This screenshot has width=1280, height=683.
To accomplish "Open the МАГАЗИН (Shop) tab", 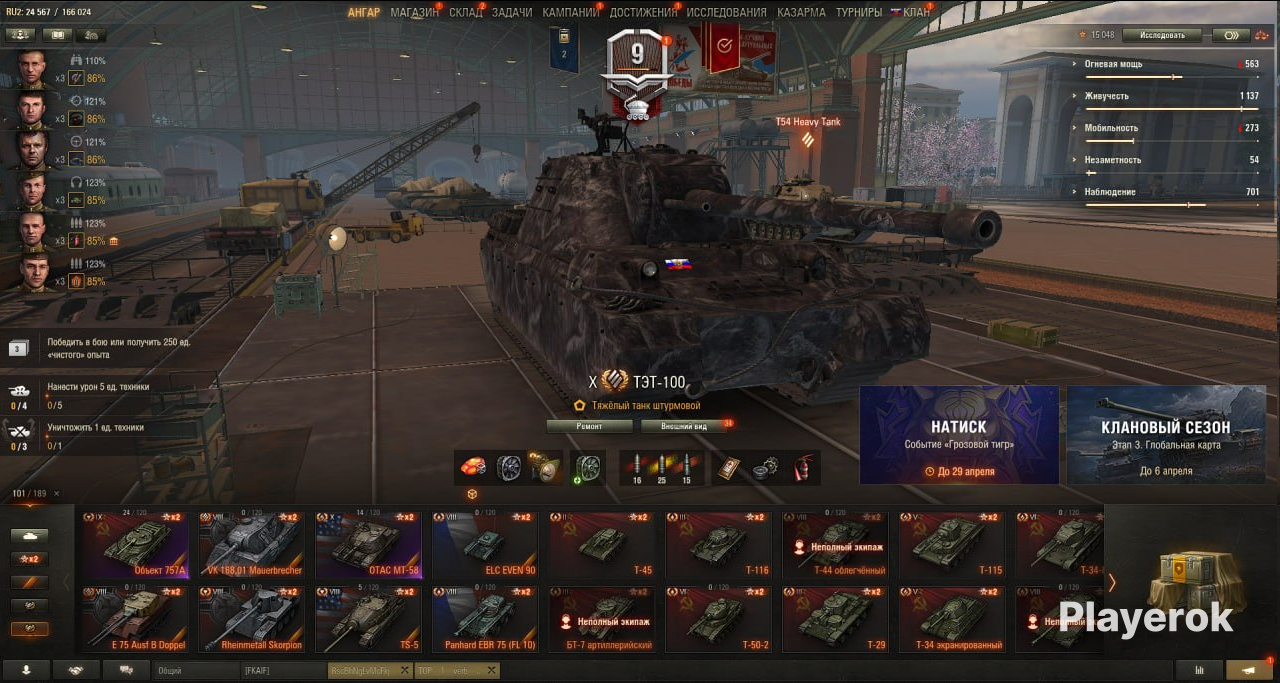I will pyautogui.click(x=414, y=13).
